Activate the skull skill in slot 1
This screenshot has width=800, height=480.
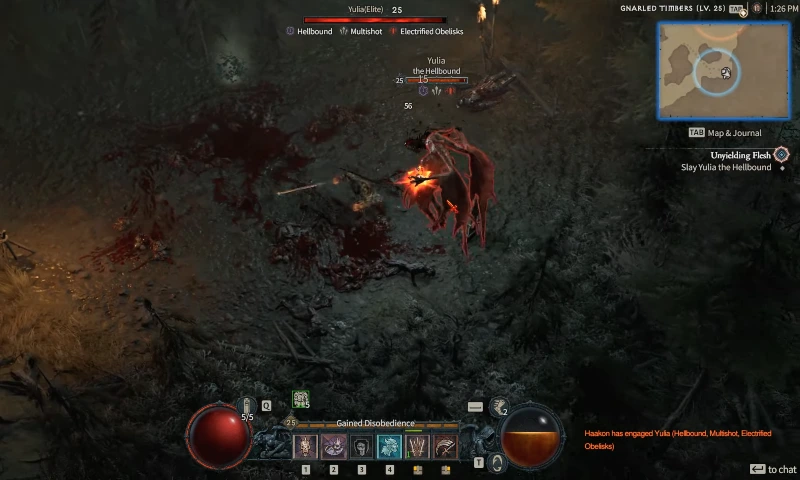[306, 447]
